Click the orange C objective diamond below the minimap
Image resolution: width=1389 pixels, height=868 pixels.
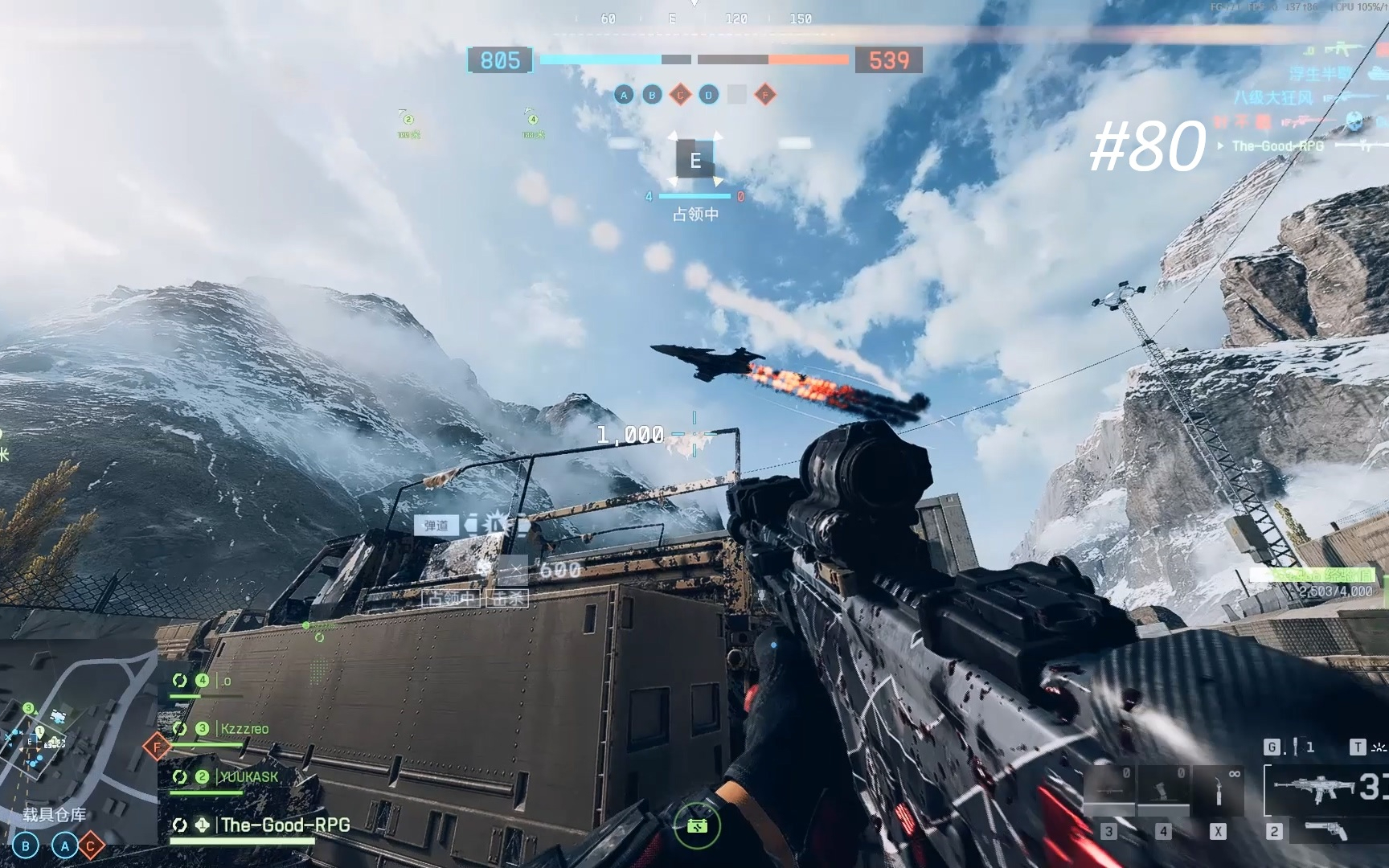point(91,845)
